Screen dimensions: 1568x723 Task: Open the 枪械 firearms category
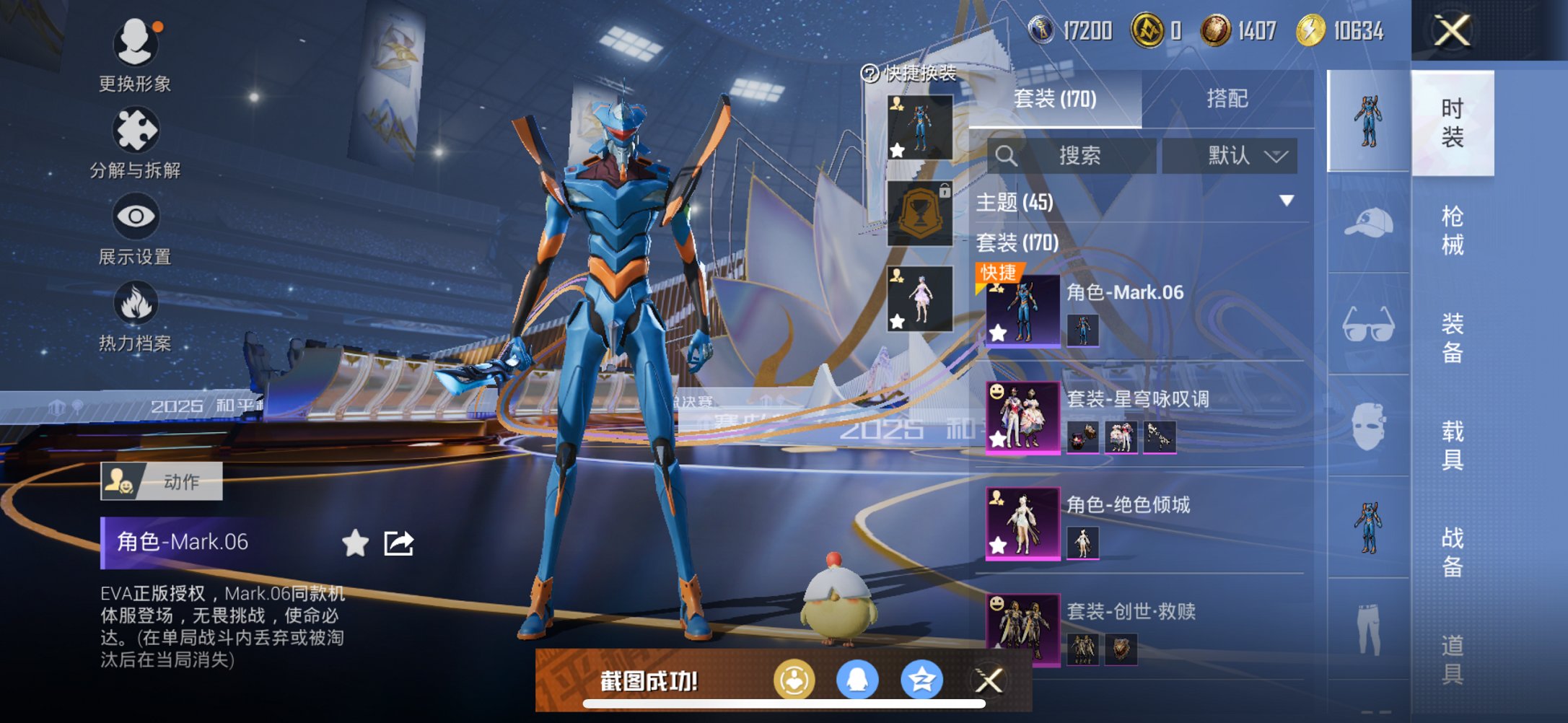1452,230
